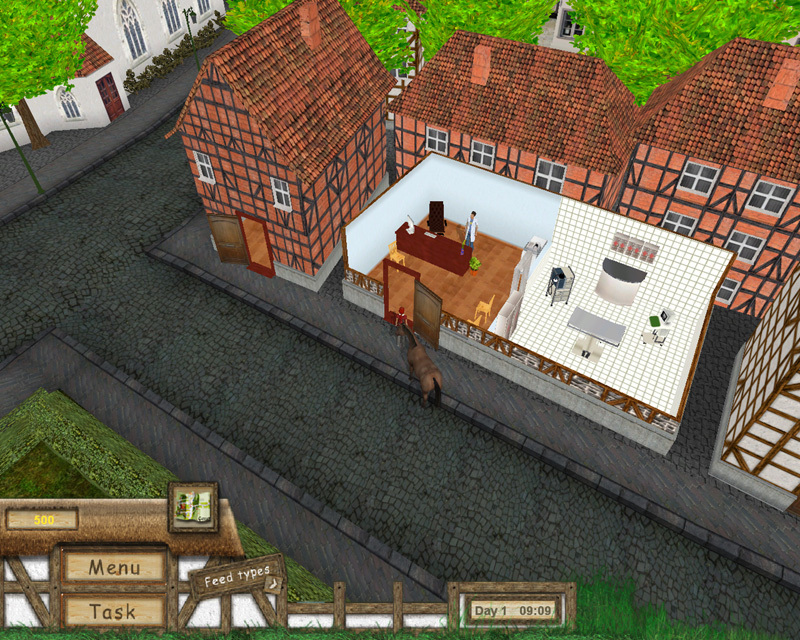Open the Menu
This screenshot has width=800, height=640.
pos(113,567)
